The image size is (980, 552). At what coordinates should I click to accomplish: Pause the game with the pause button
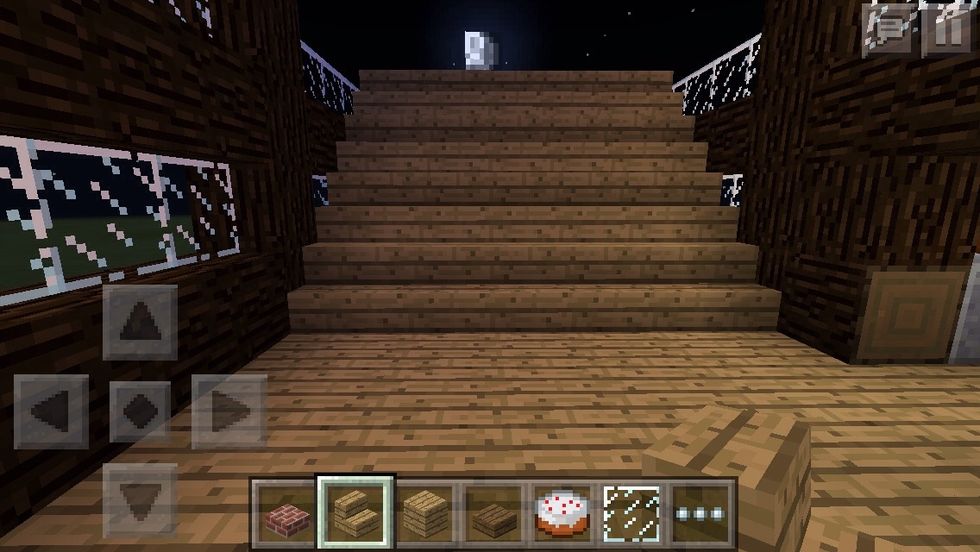coord(945,29)
